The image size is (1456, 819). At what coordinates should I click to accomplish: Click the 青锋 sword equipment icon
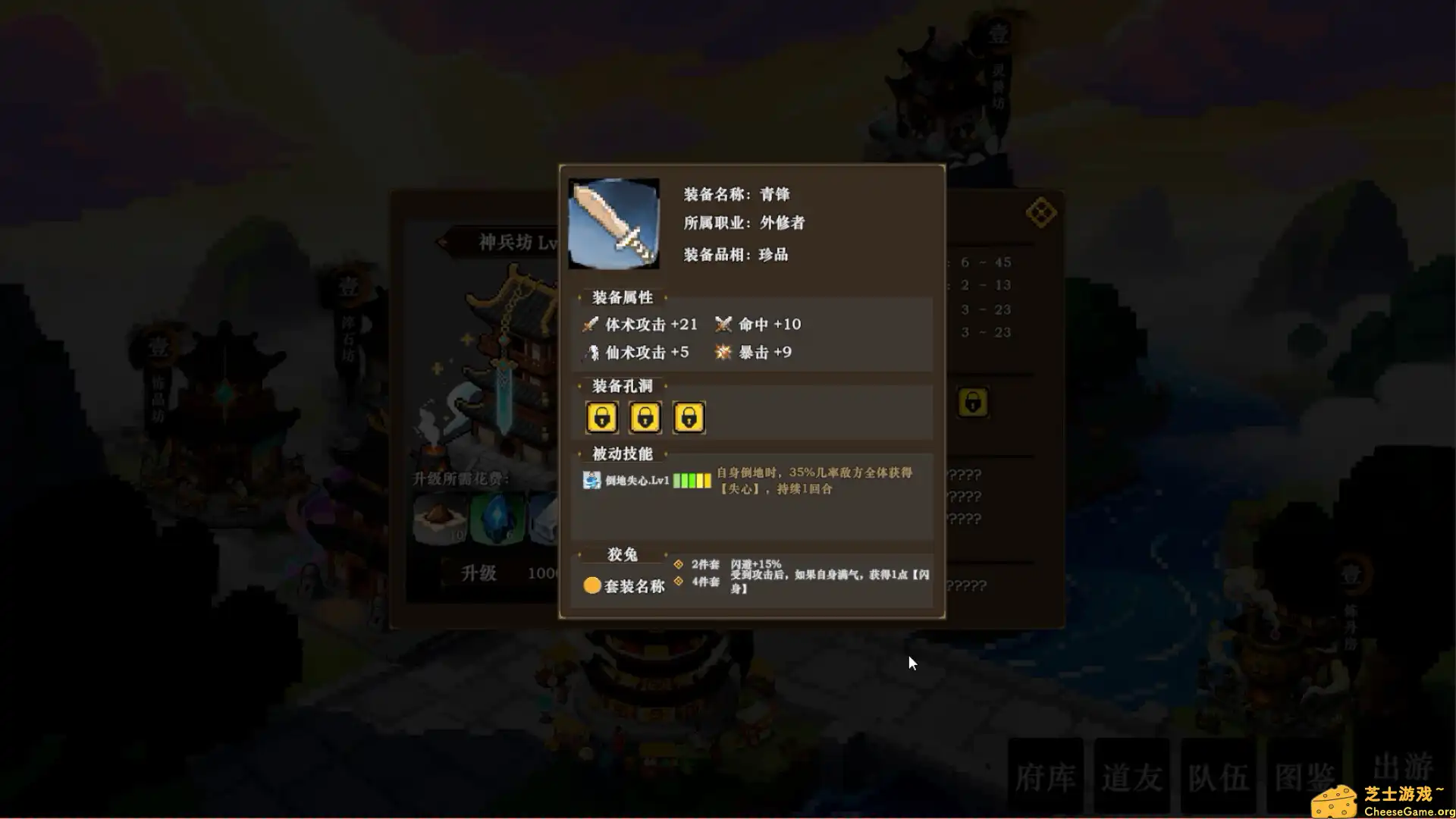coord(614,221)
